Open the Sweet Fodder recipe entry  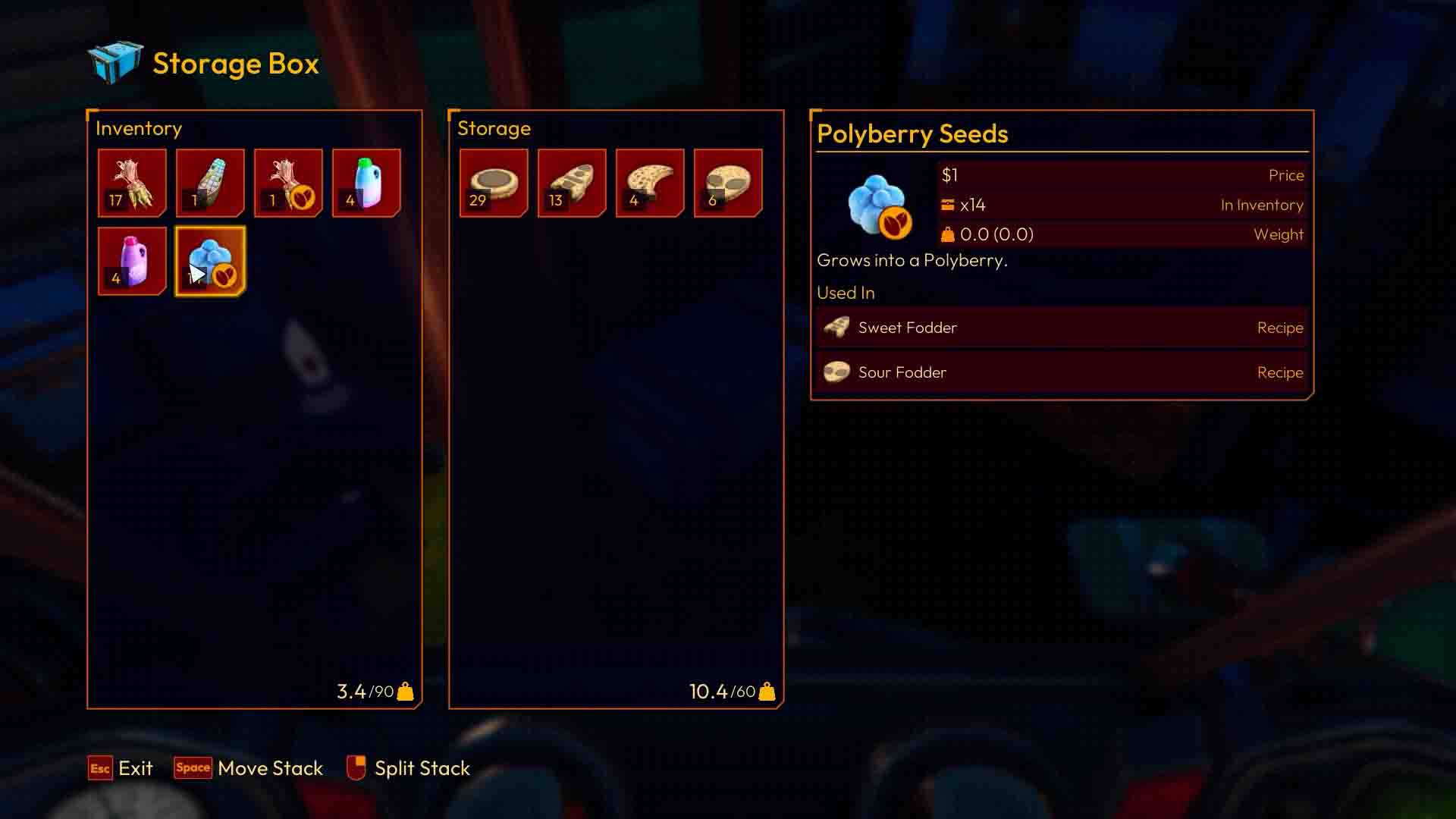[1060, 328]
